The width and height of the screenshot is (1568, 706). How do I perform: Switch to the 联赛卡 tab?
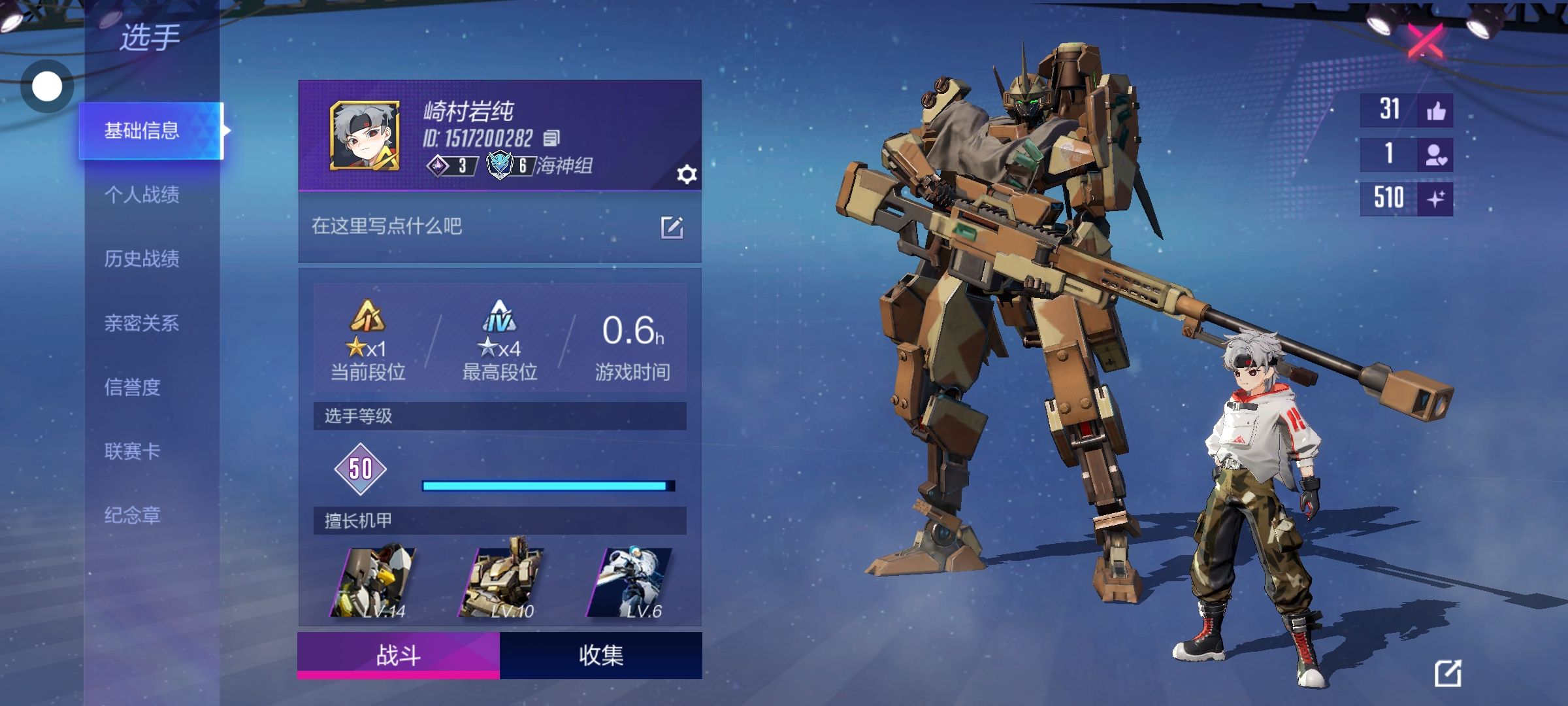[133, 451]
